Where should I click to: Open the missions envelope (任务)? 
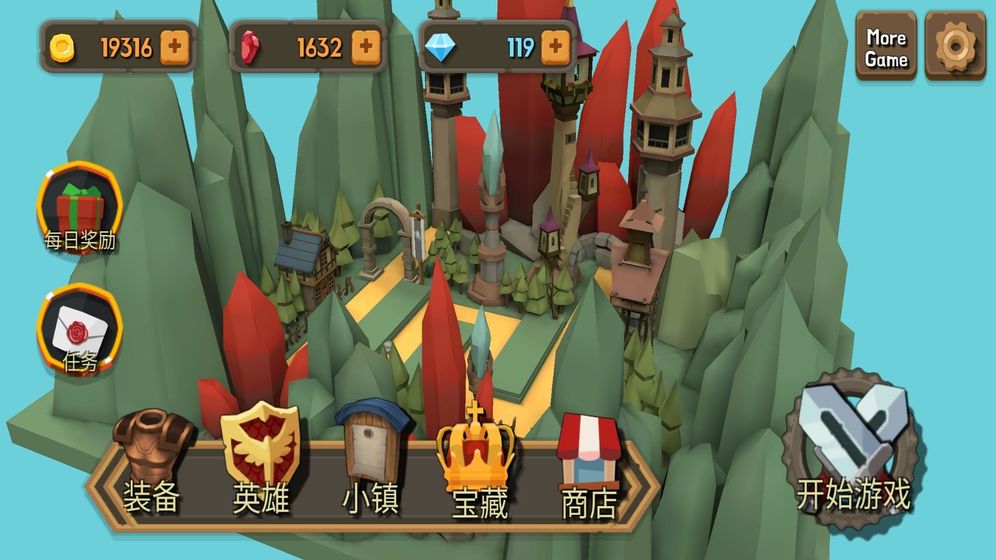pyautogui.click(x=80, y=330)
